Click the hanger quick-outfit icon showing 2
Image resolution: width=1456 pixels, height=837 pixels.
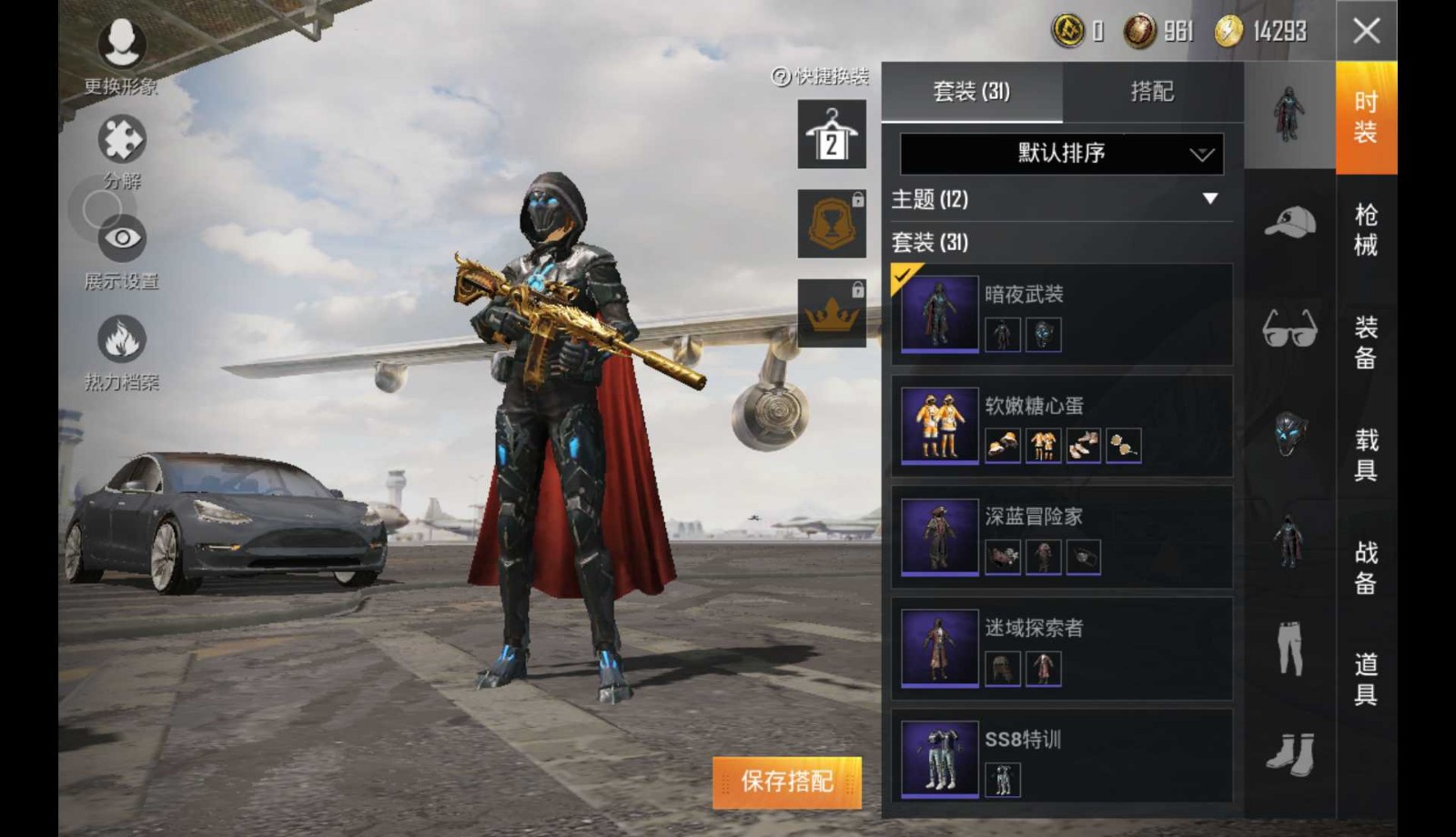coord(831,136)
